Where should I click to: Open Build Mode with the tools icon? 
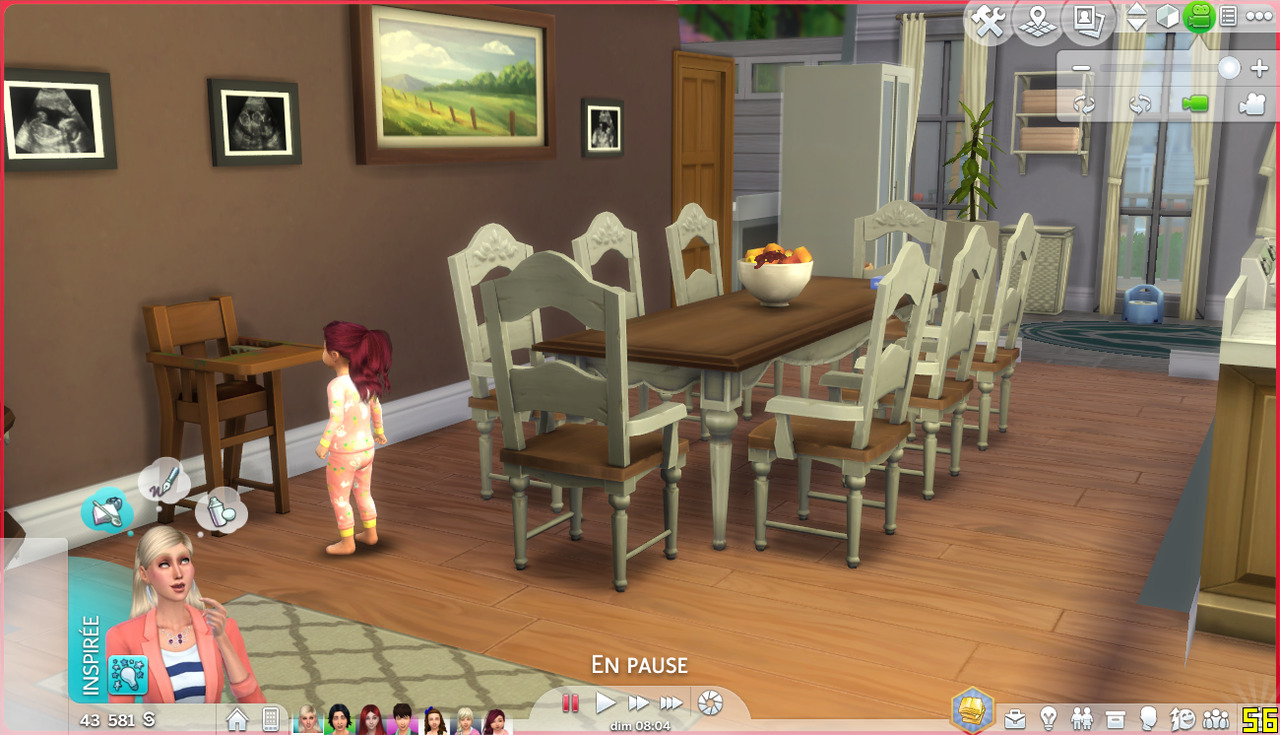[x=989, y=22]
